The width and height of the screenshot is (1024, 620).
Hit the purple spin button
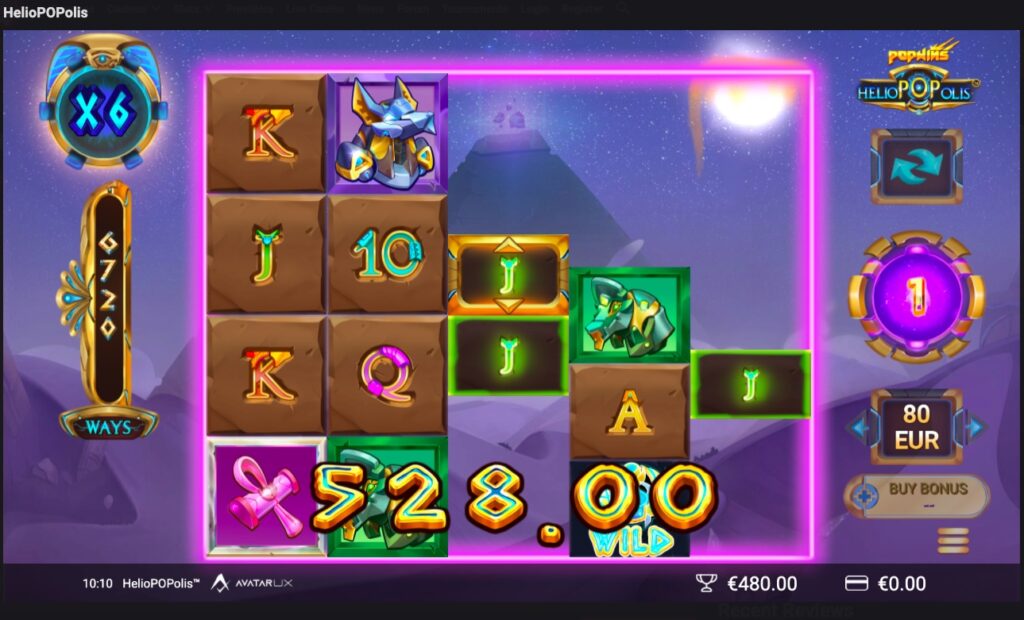point(916,296)
